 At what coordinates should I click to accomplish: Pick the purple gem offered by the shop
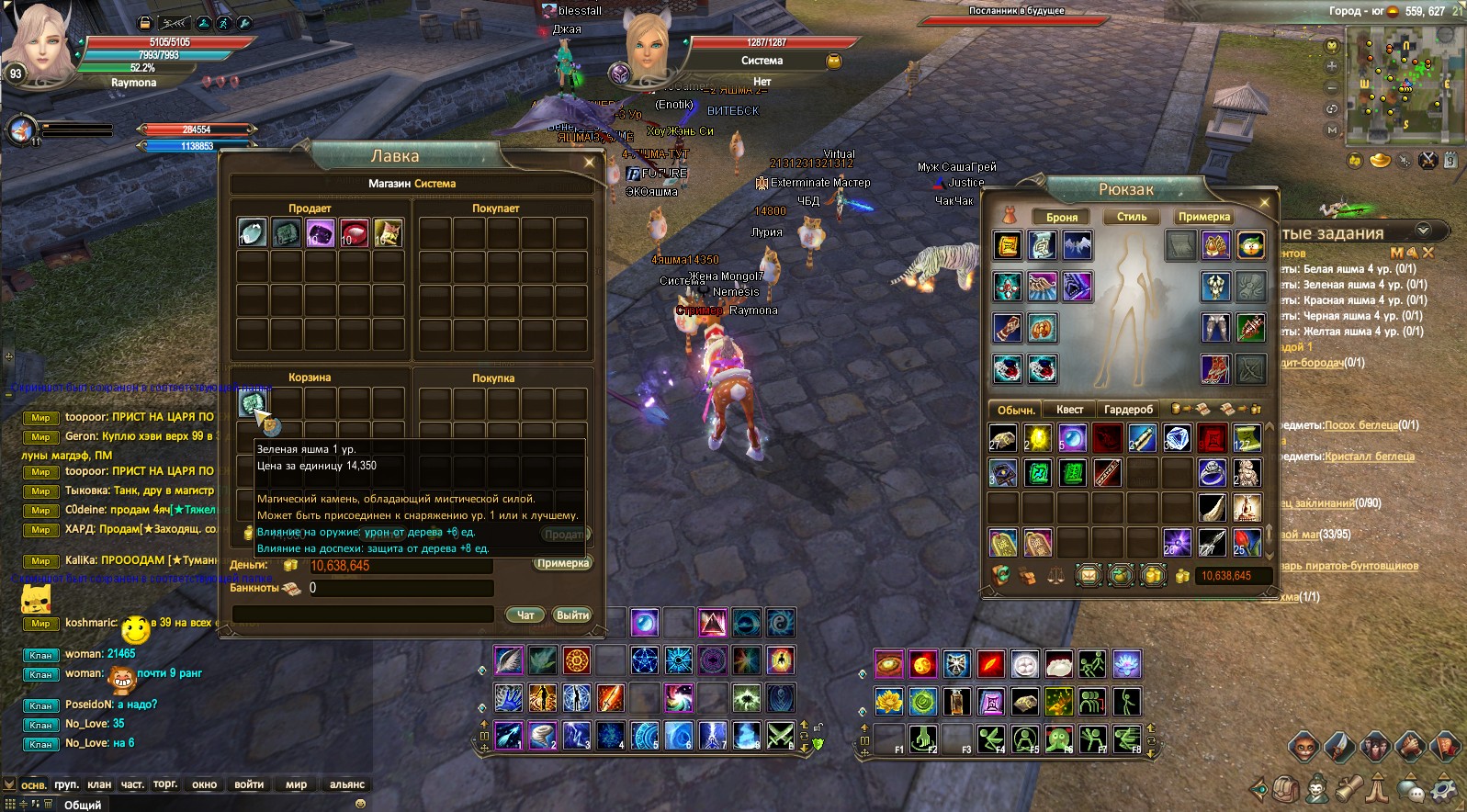point(320,232)
